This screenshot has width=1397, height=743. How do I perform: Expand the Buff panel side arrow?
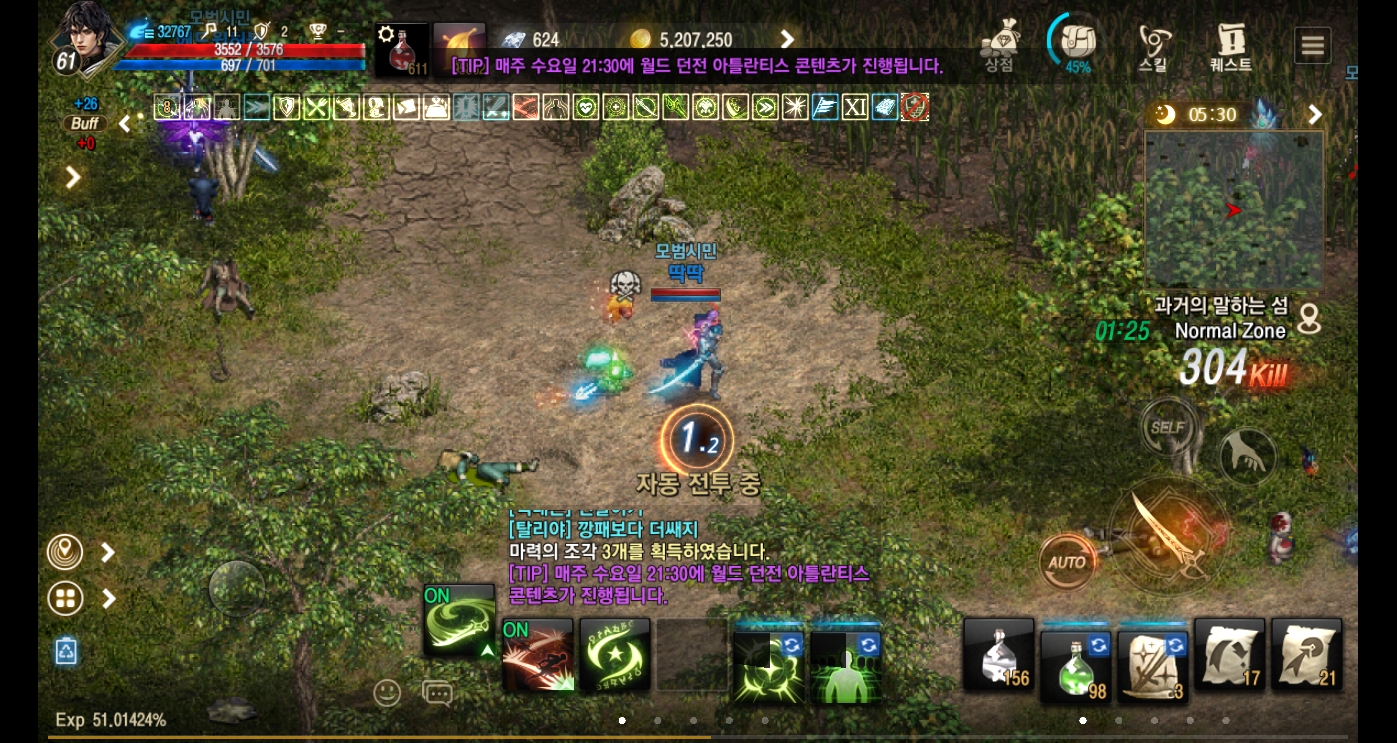124,123
